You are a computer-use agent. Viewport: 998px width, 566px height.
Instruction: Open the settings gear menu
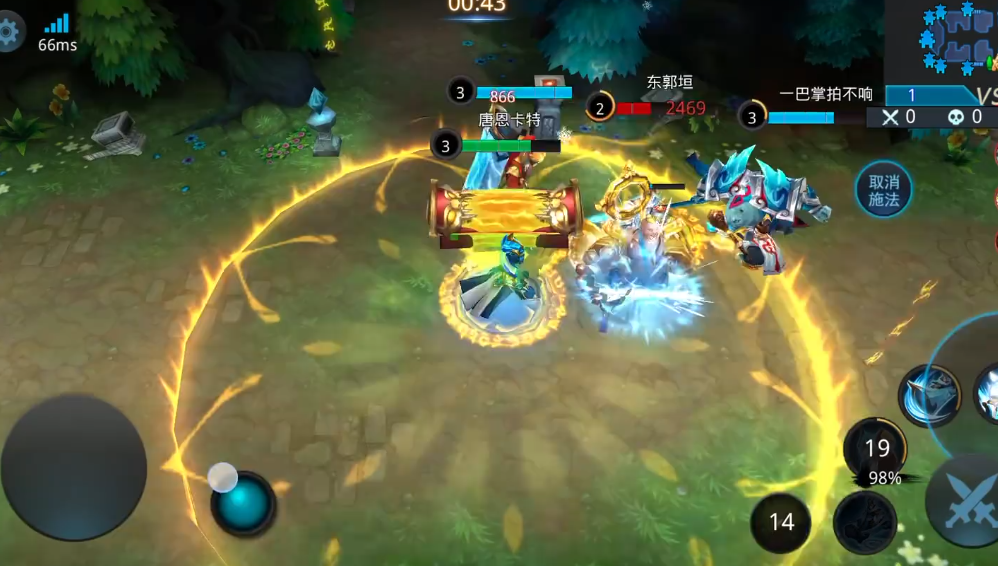pos(8,34)
